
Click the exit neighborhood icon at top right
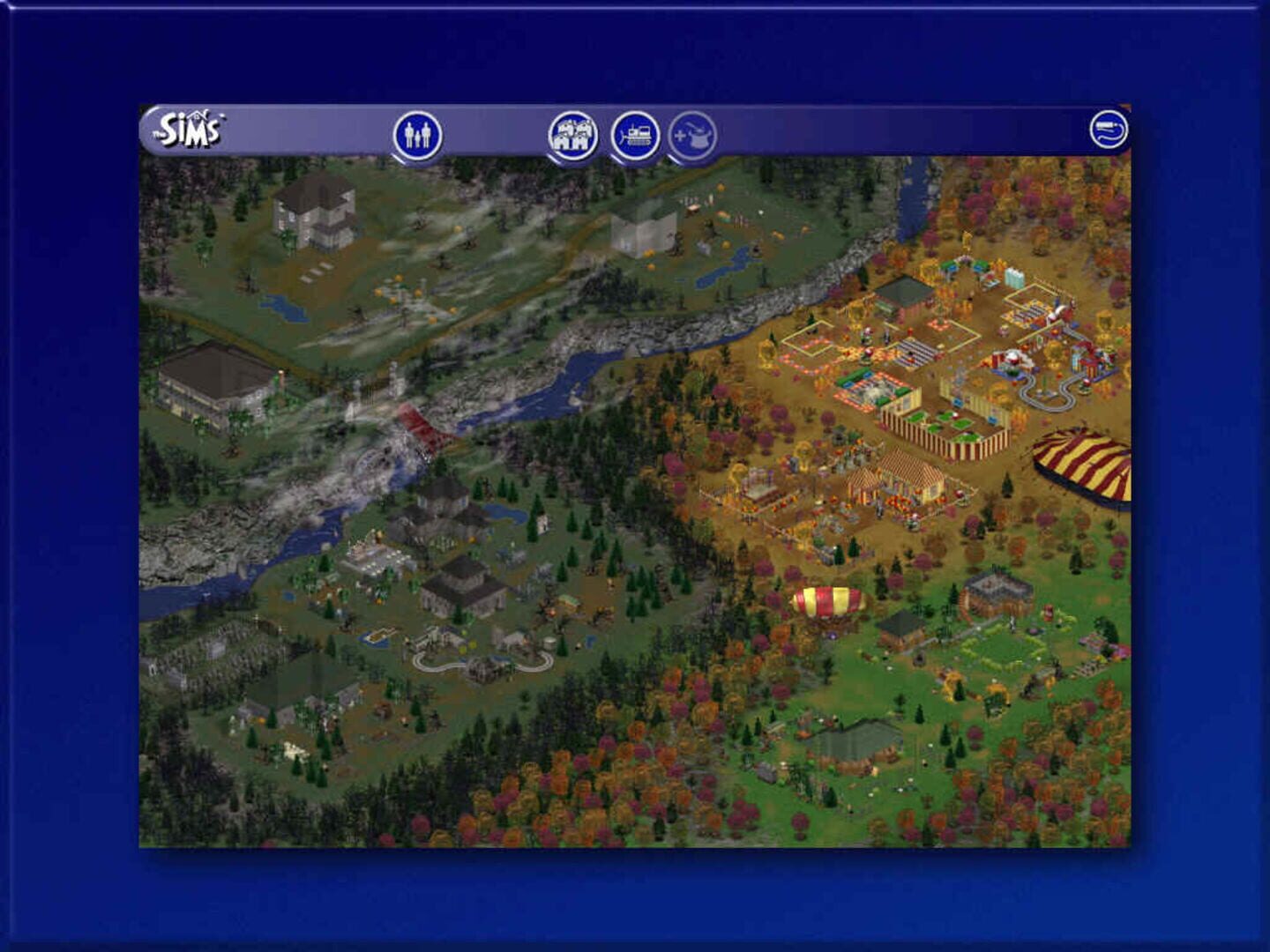[1109, 128]
